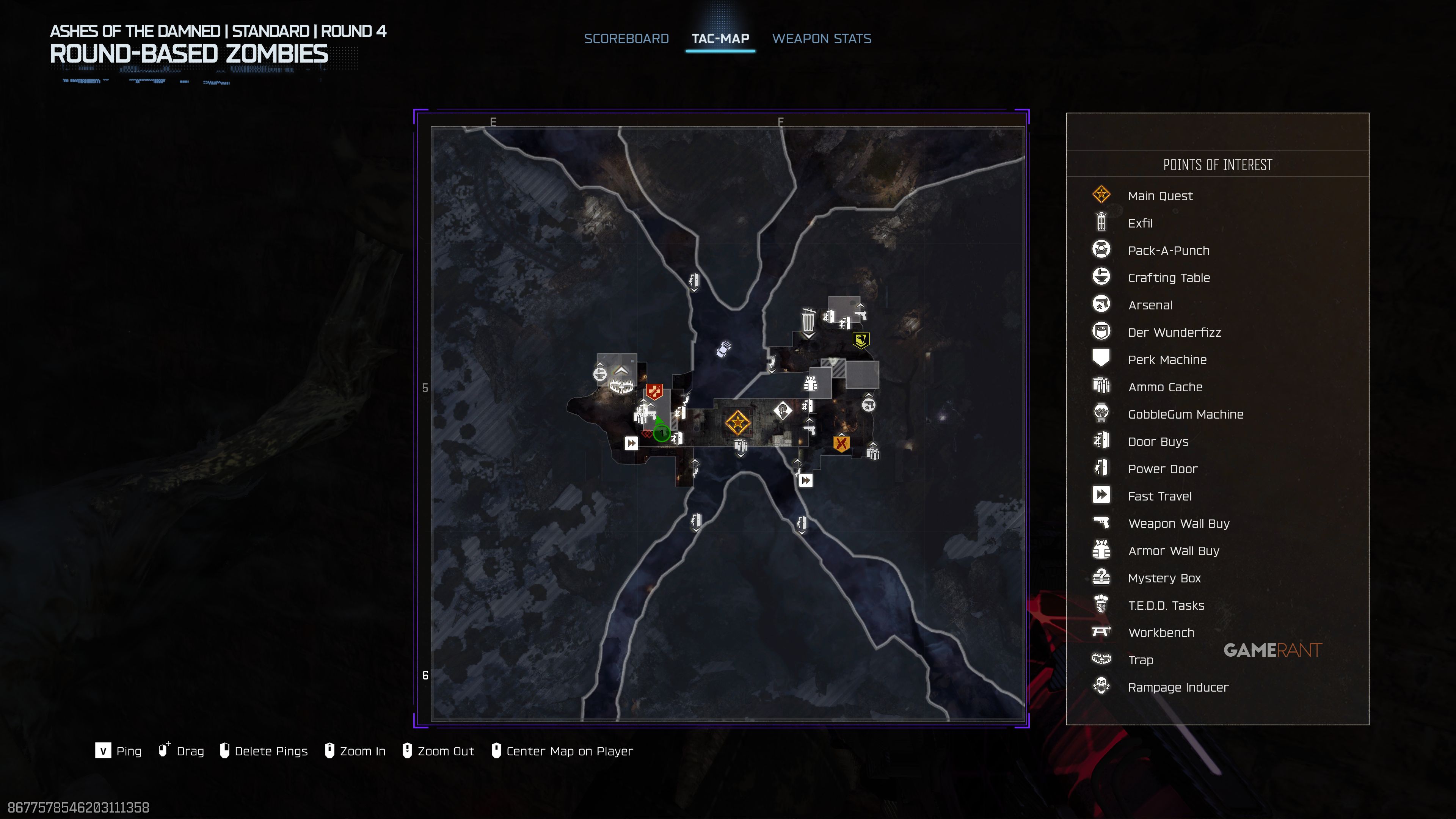Choose the red Juggernog perk shield marker

654,391
